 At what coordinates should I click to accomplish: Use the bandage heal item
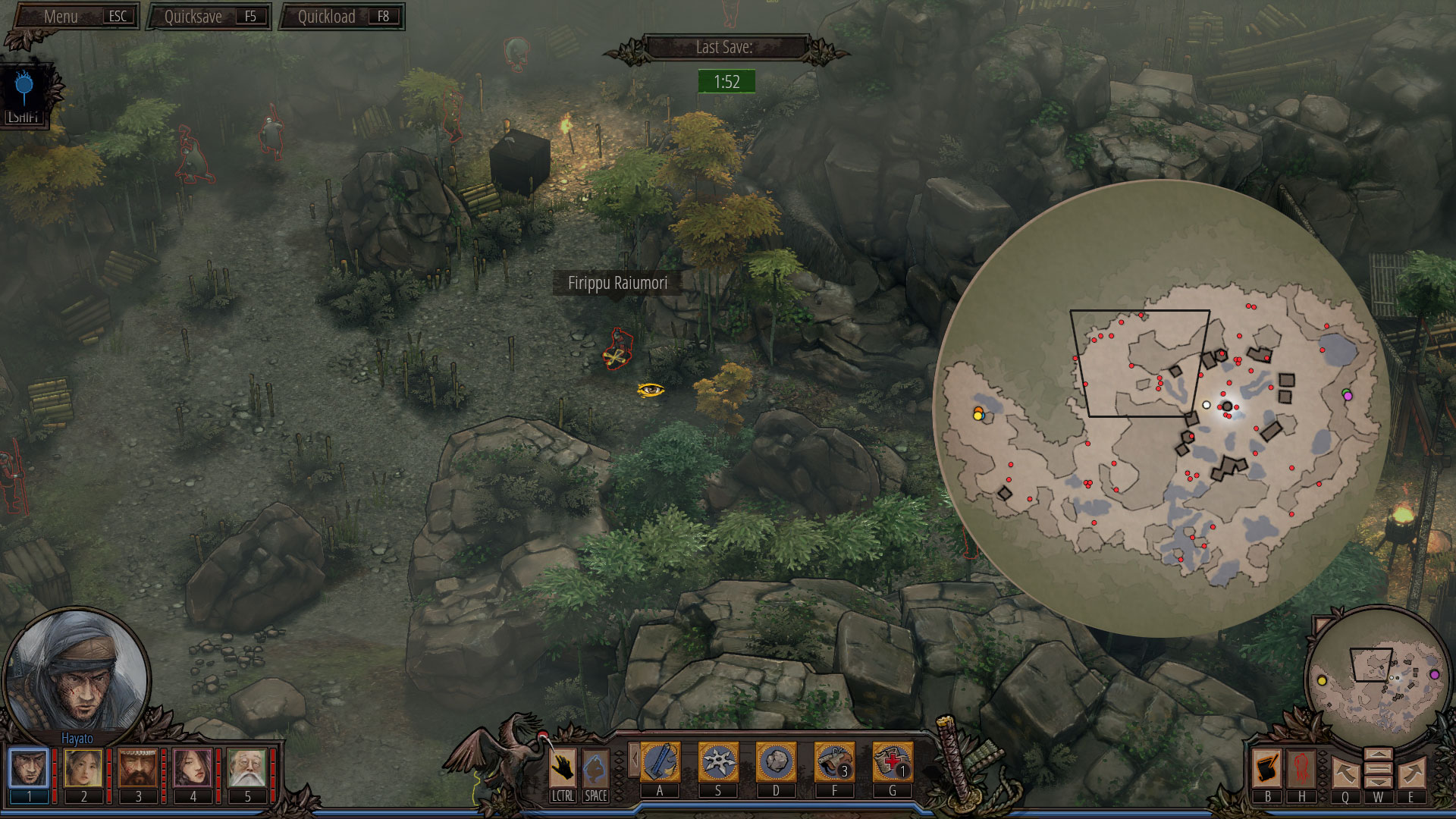click(893, 762)
